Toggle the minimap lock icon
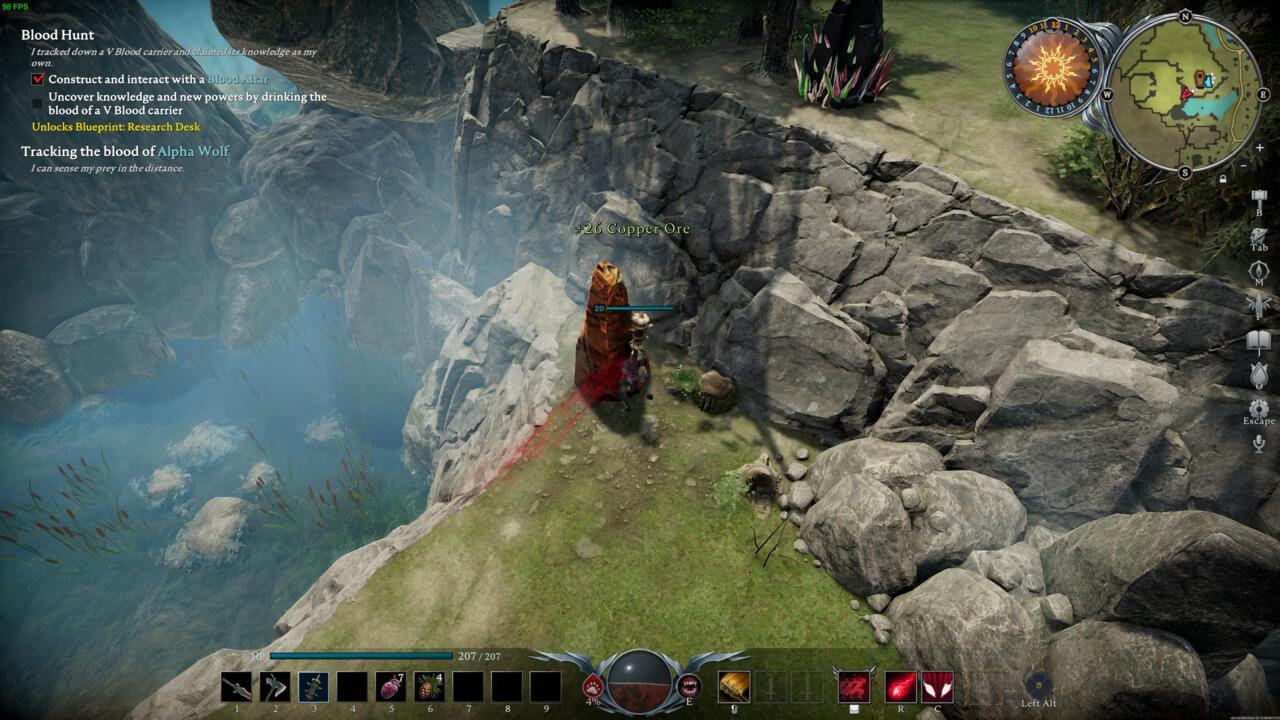This screenshot has width=1280, height=720. (x=1223, y=179)
